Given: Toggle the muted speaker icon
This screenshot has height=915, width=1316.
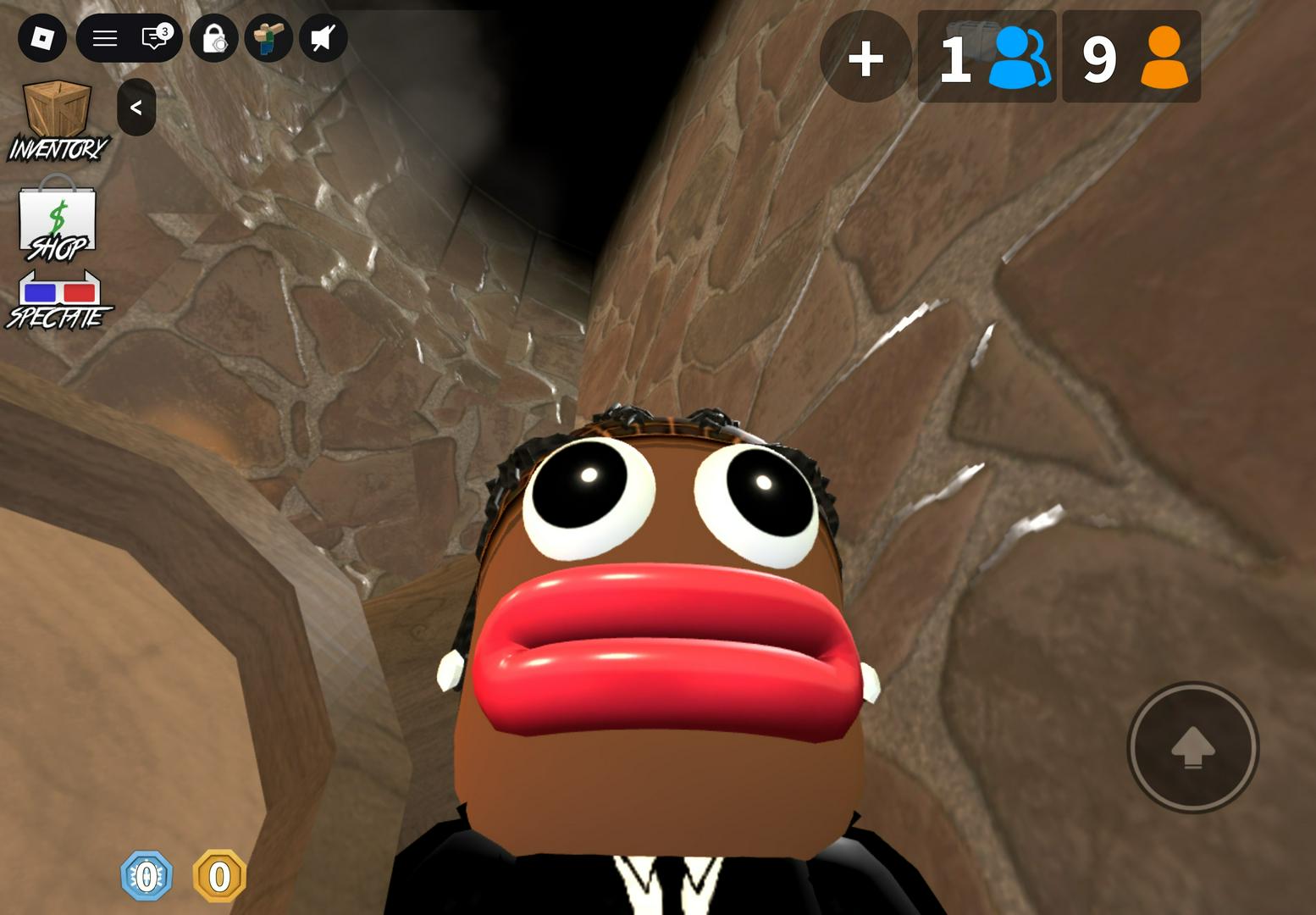Looking at the screenshot, I should (x=323, y=38).
